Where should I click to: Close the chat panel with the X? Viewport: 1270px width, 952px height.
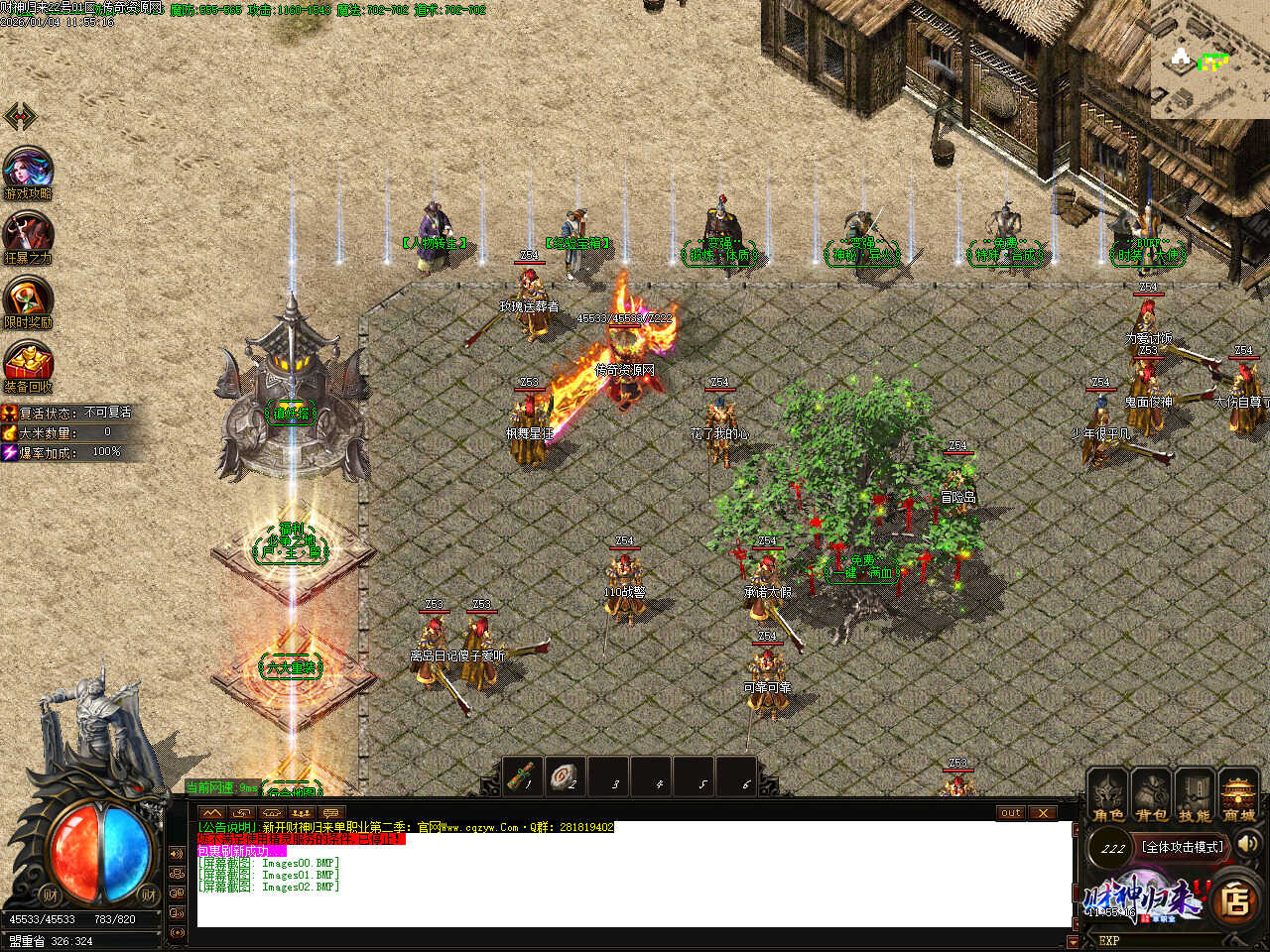pos(1042,813)
